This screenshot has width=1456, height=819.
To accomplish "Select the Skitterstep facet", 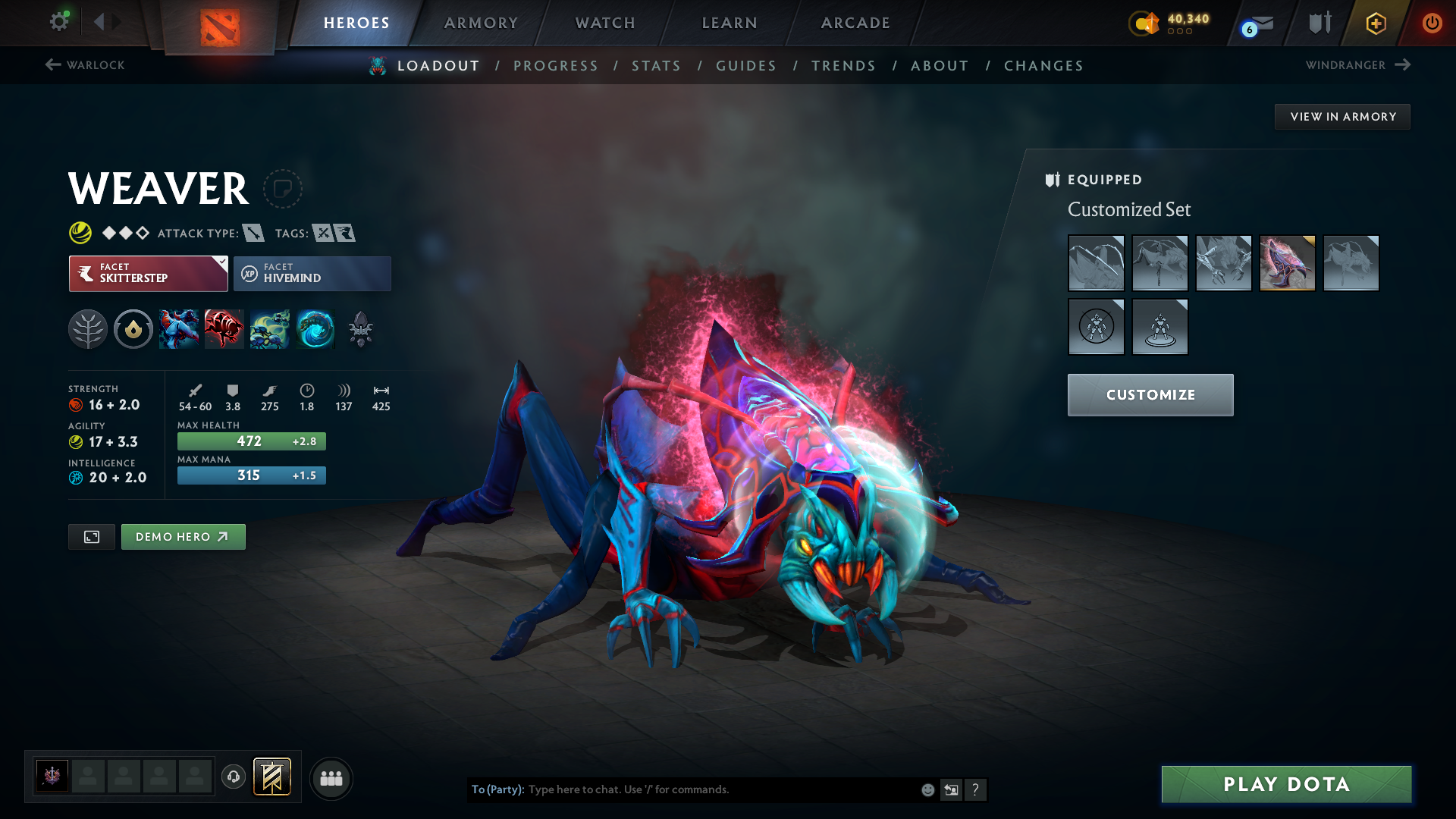I will [149, 273].
